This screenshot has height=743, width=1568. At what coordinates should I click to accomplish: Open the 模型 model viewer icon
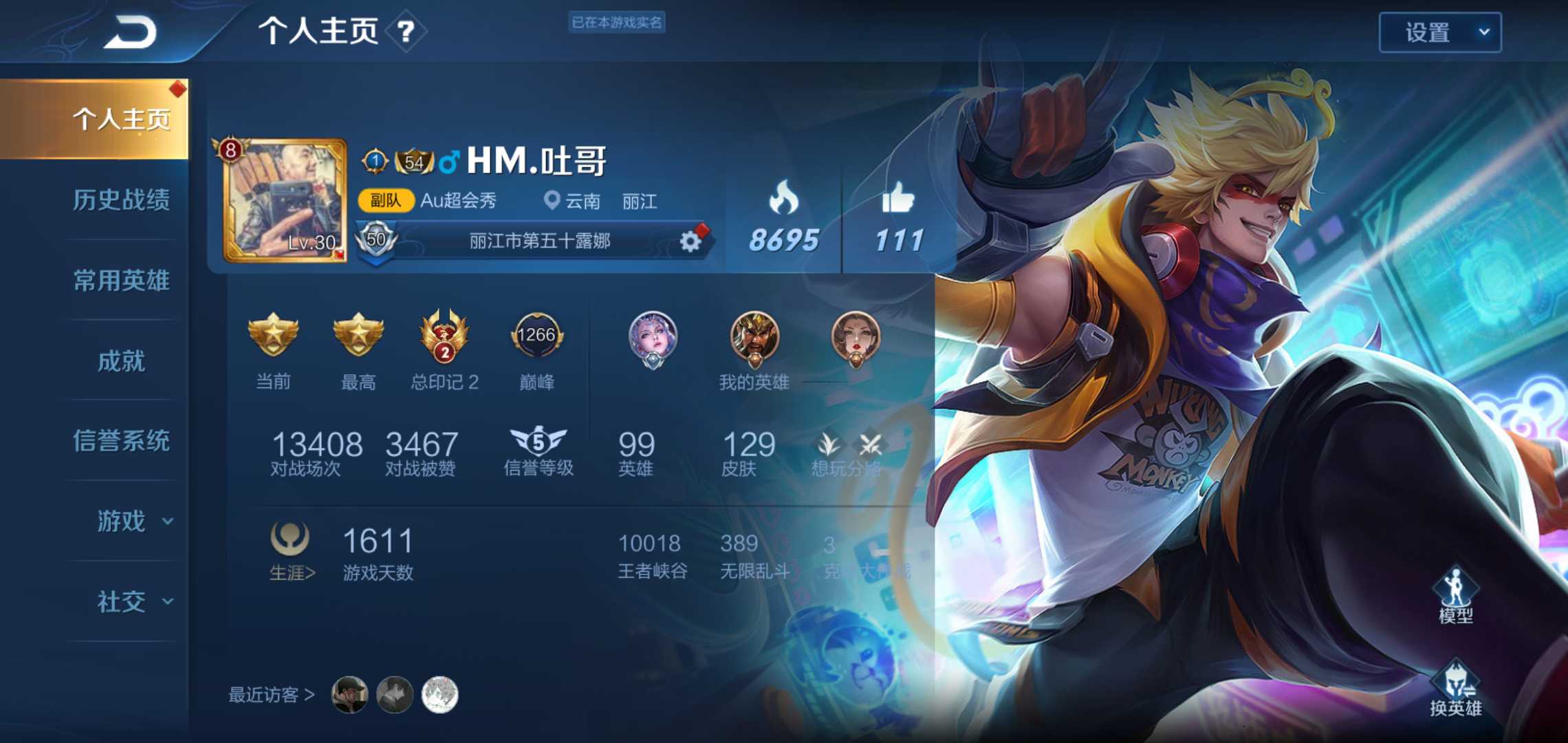pyautogui.click(x=1457, y=588)
